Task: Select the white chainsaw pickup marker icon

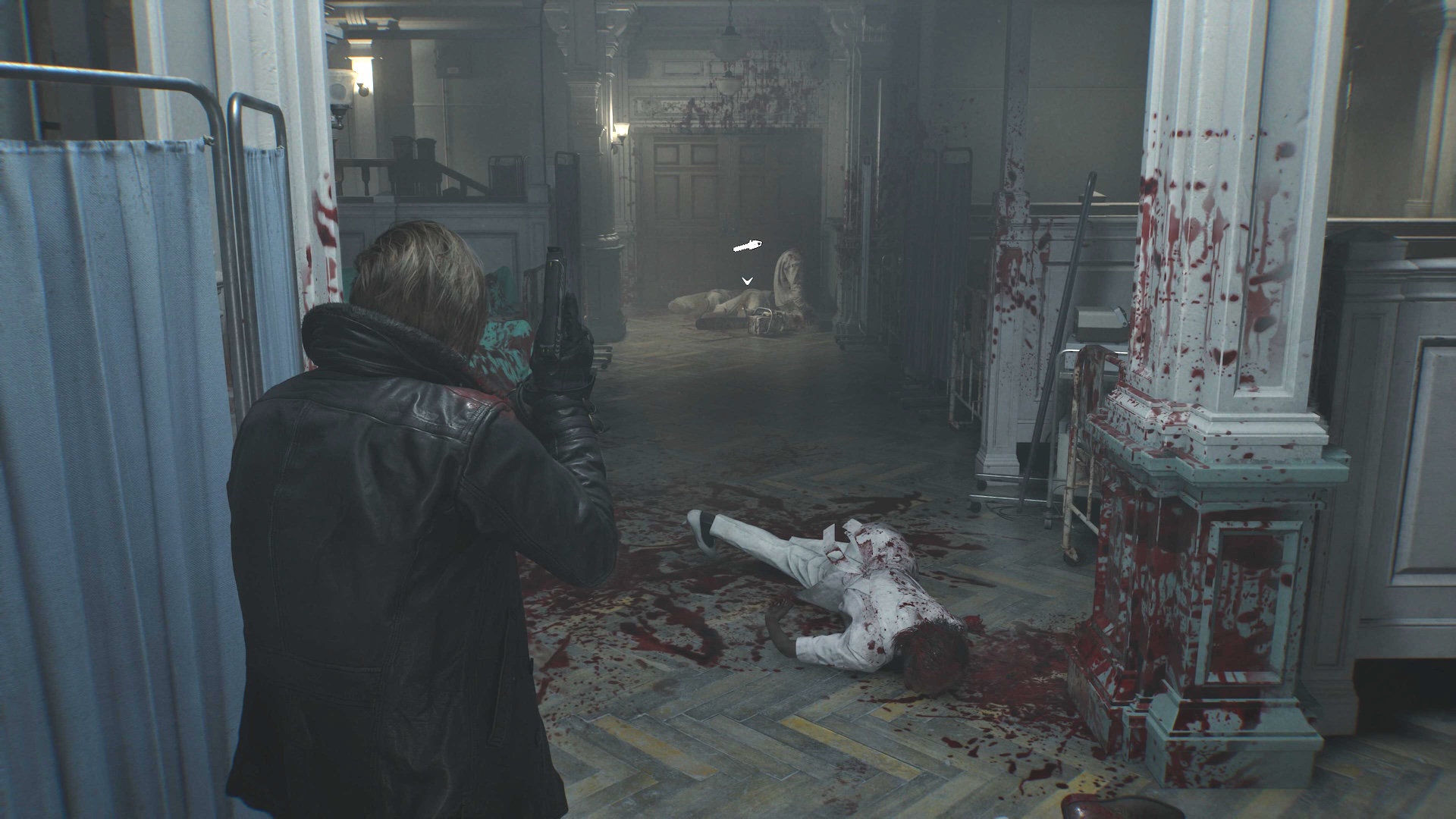Action: pyautogui.click(x=747, y=246)
